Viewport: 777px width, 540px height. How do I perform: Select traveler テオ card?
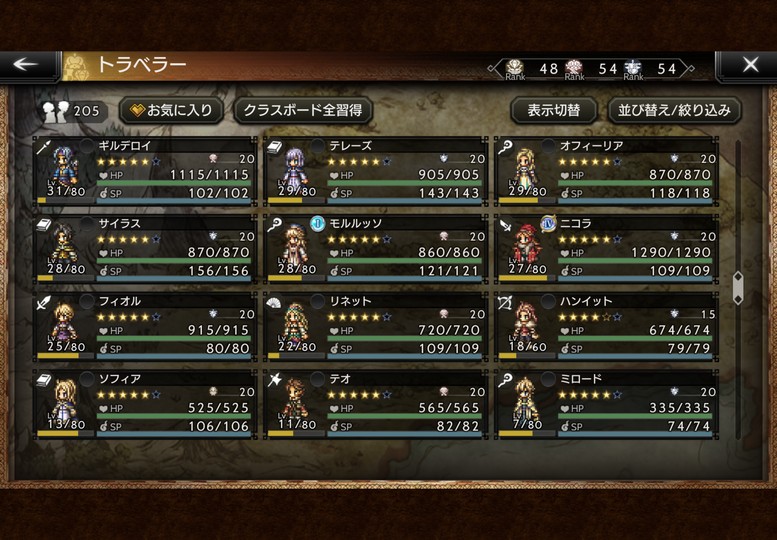pyautogui.click(x=376, y=405)
